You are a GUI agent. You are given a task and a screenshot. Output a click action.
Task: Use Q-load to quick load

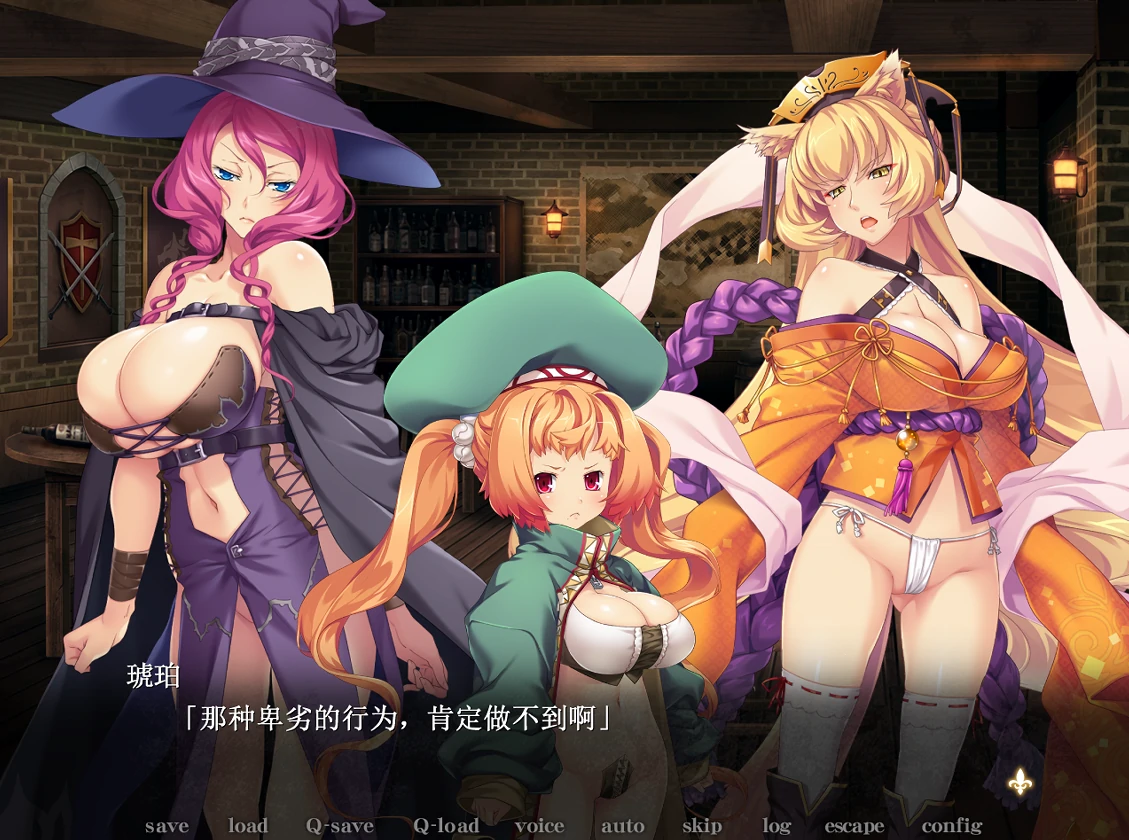[x=446, y=826]
